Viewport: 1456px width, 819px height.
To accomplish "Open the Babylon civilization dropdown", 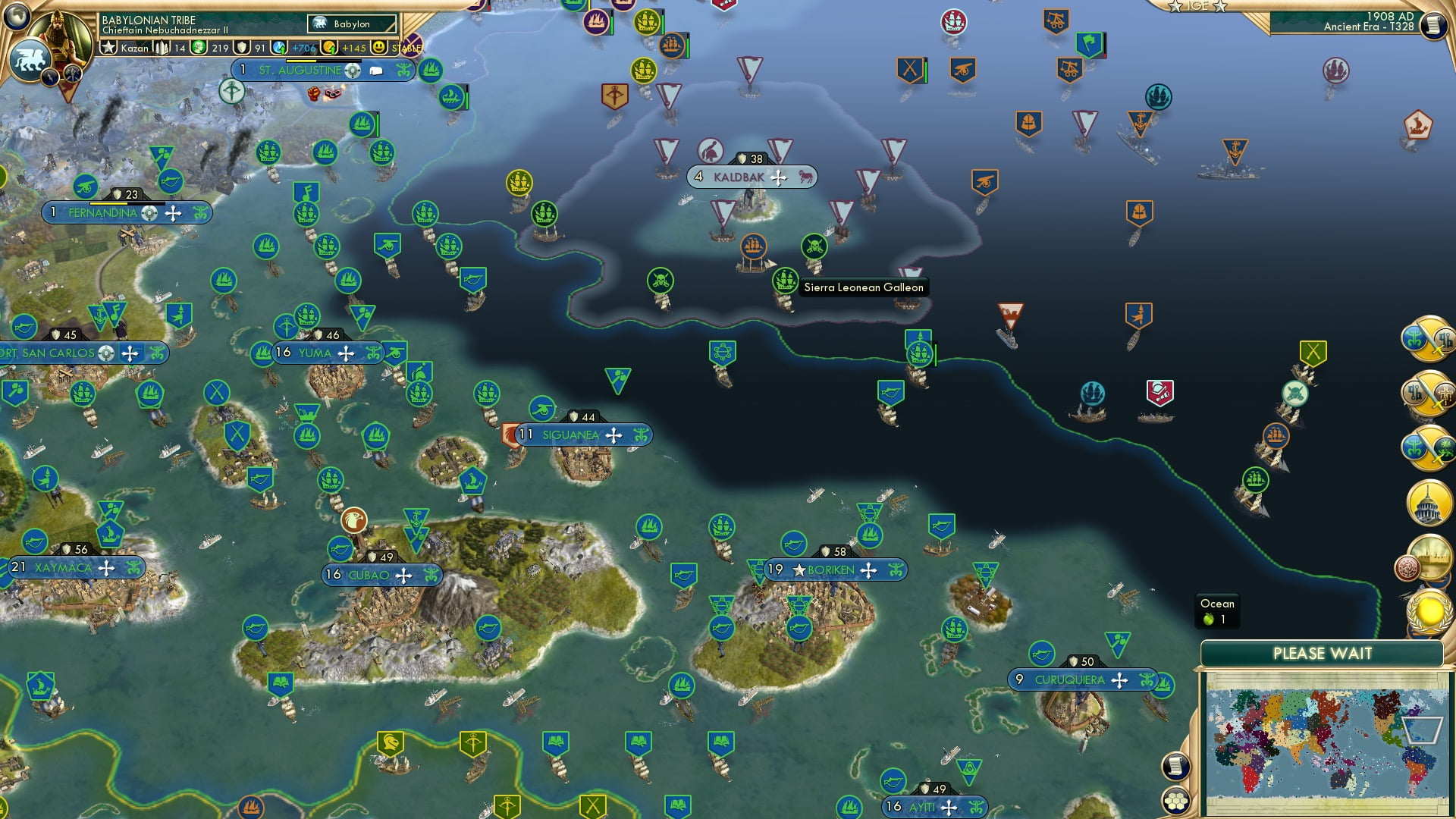I will (352, 24).
